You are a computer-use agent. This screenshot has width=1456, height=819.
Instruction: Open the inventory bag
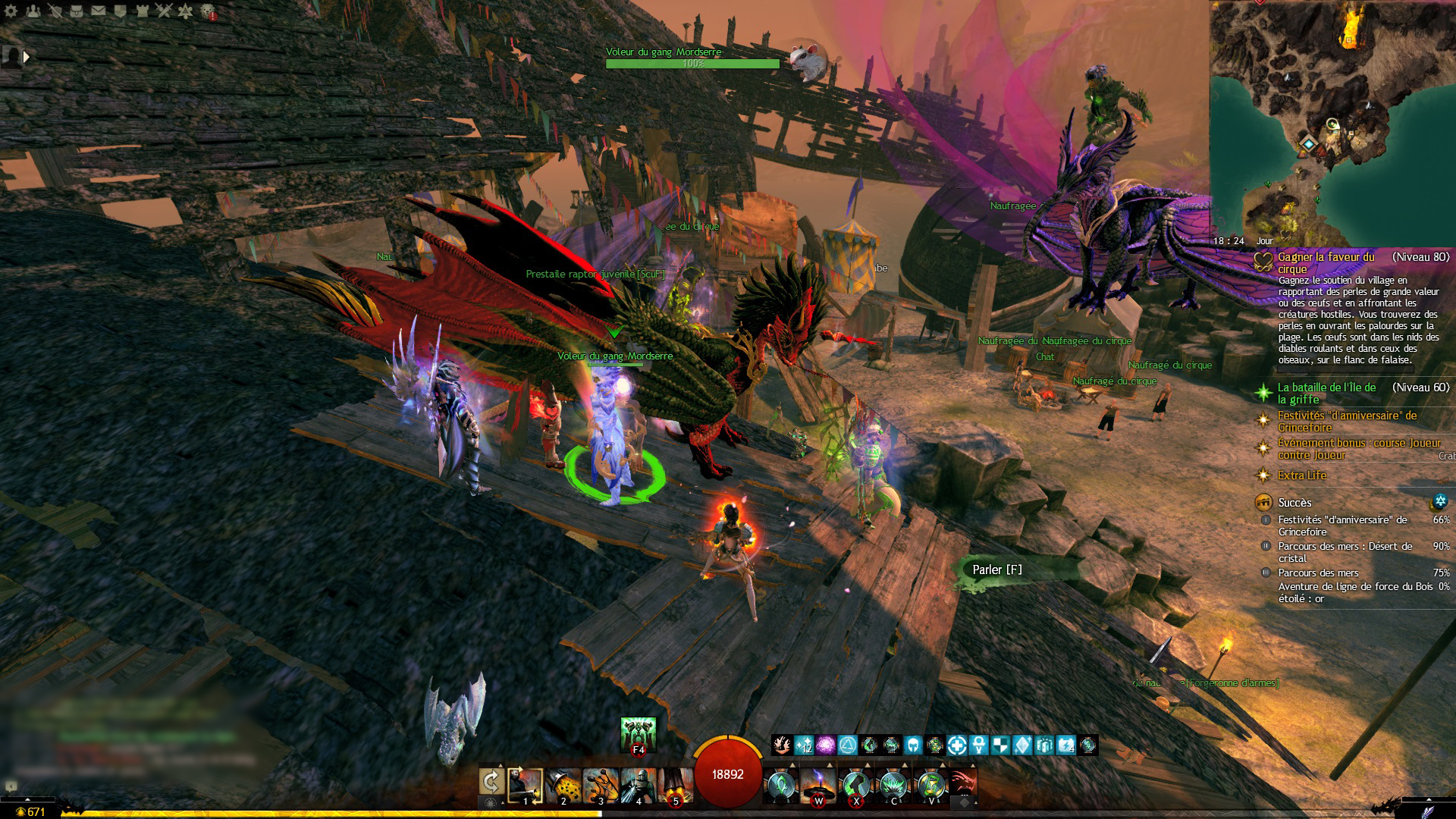click(x=77, y=11)
